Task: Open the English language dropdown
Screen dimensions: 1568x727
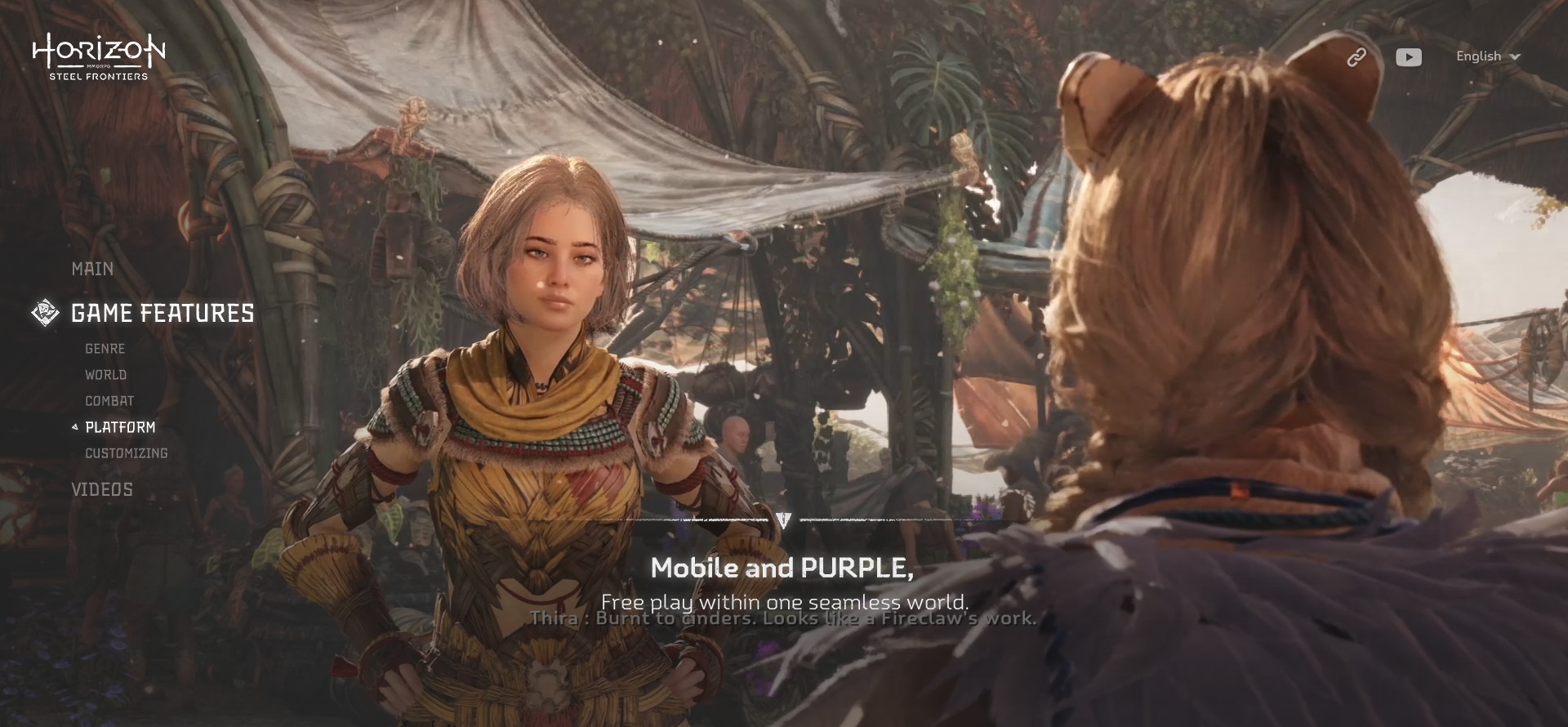Action: click(1487, 56)
